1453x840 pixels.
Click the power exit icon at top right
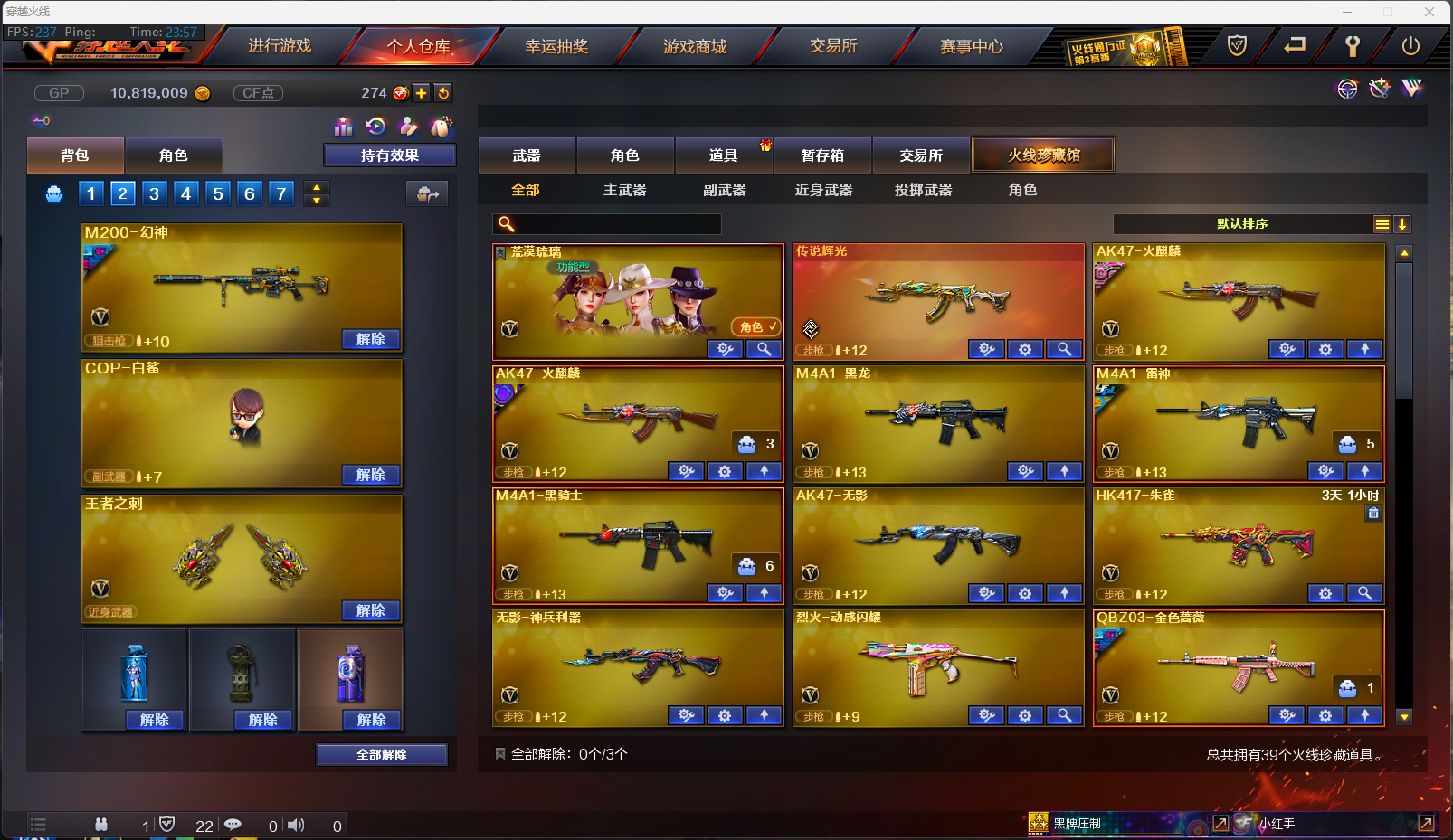coord(1410,46)
